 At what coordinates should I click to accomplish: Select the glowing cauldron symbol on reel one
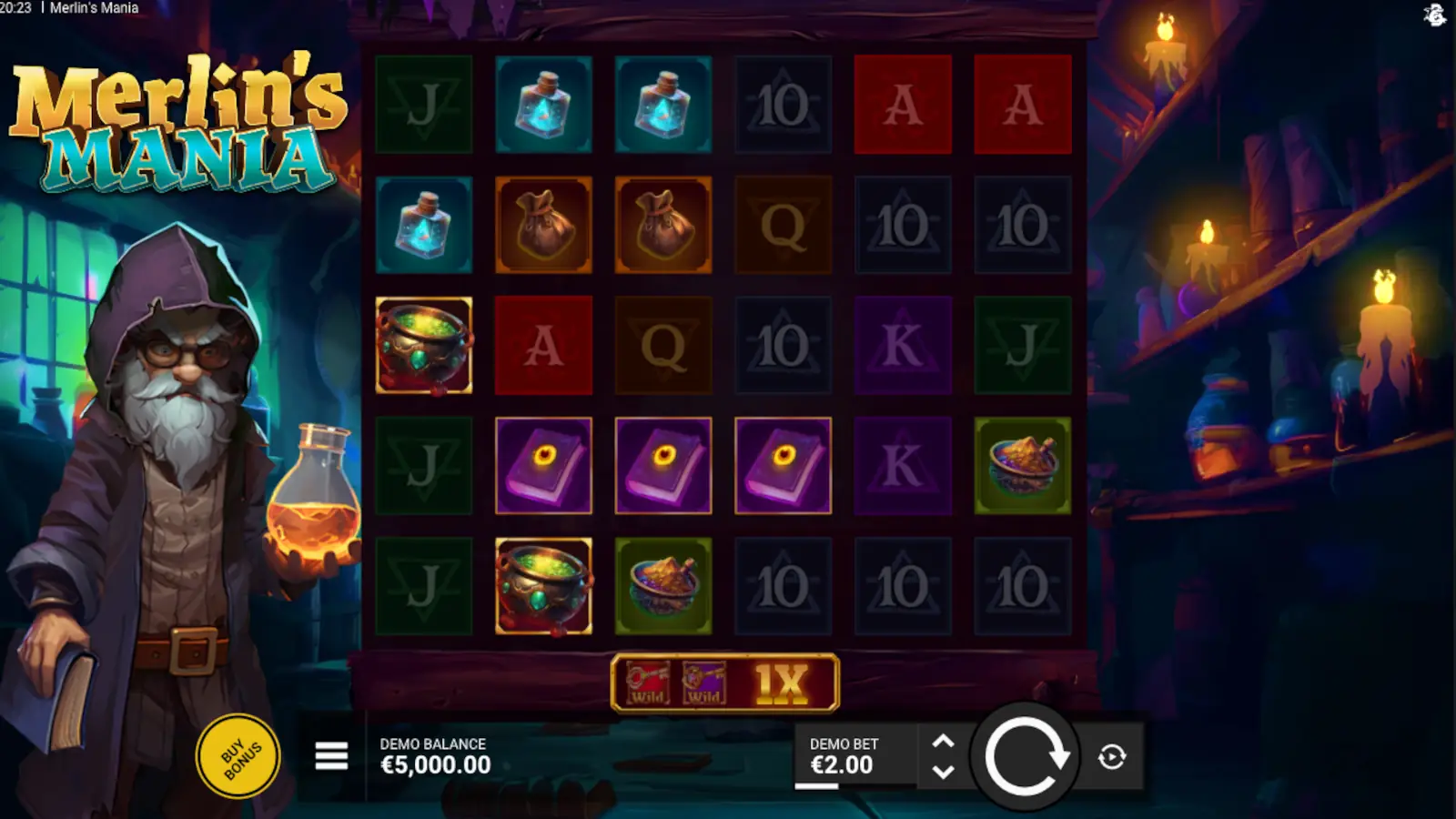424,345
